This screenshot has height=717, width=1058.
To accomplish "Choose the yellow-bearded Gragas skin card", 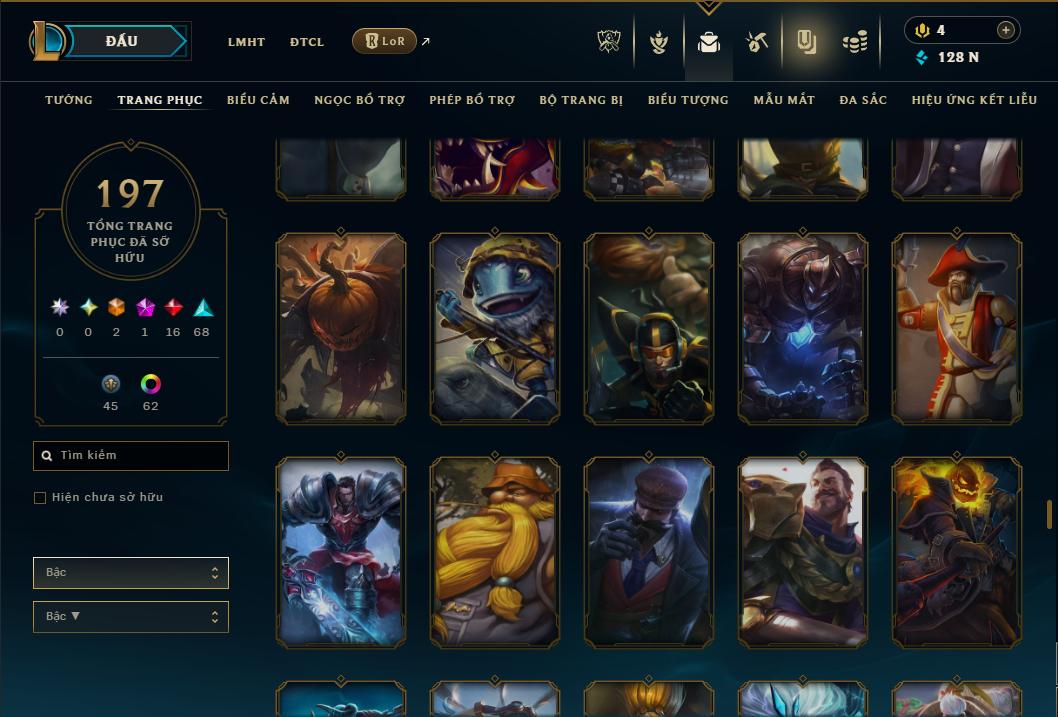I will (x=494, y=552).
